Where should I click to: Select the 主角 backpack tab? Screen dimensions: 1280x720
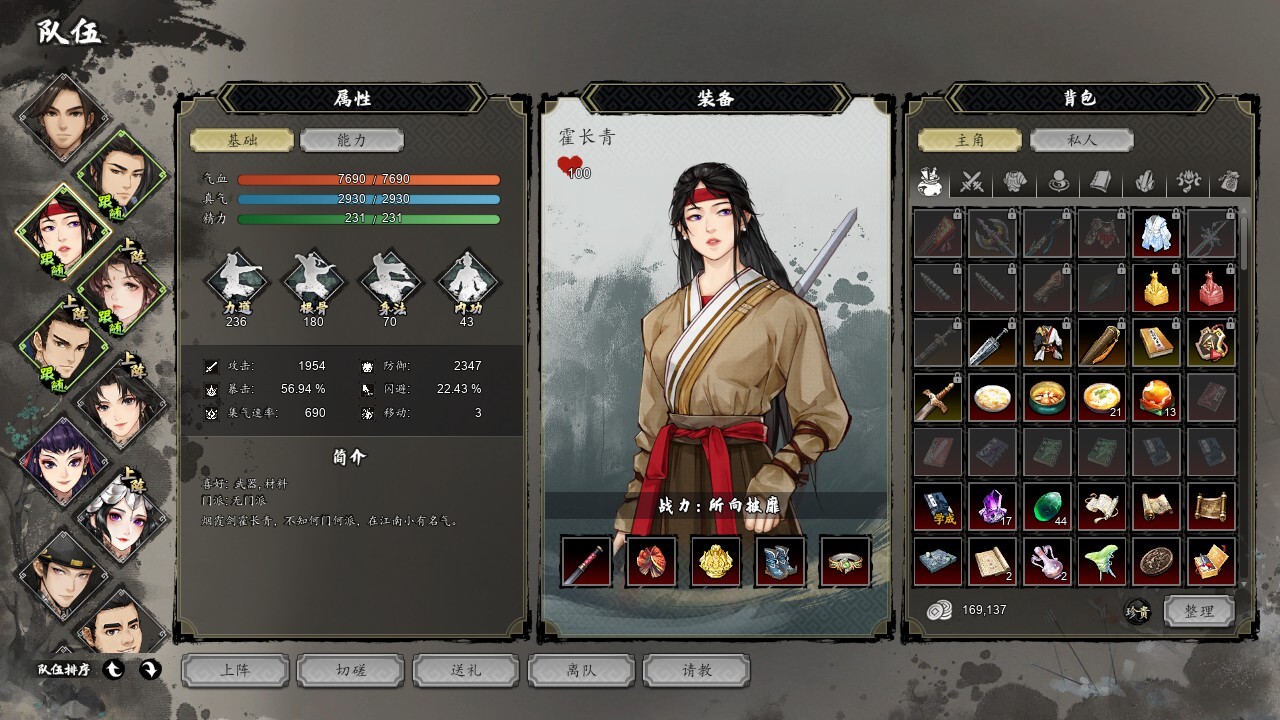click(x=970, y=140)
